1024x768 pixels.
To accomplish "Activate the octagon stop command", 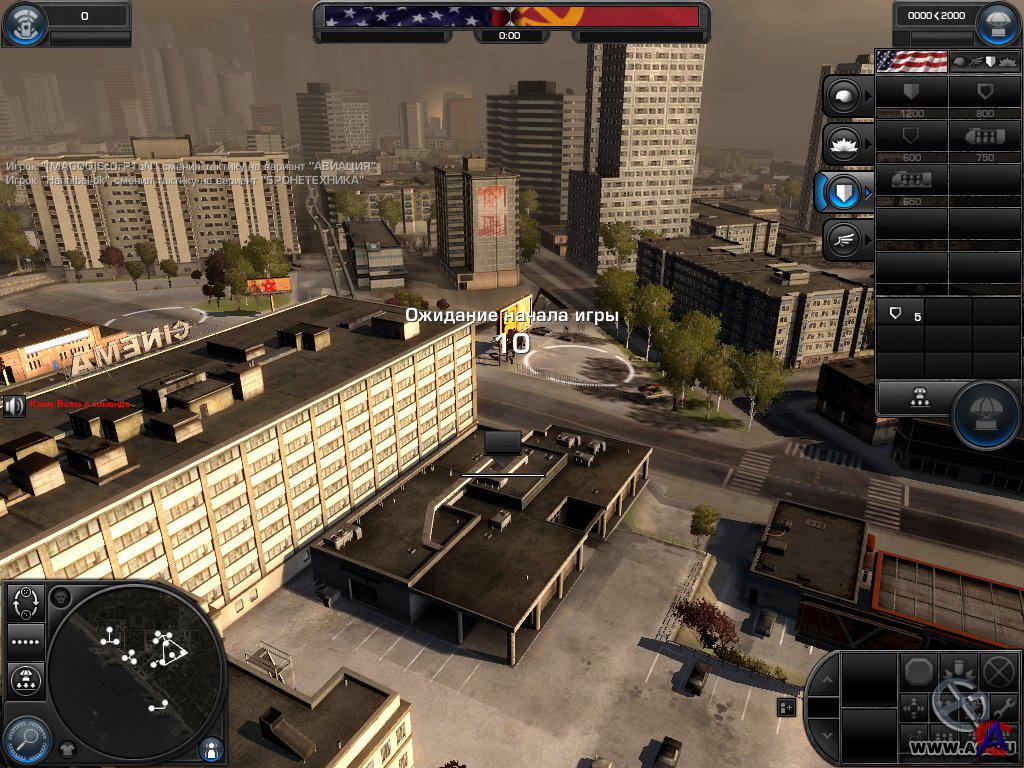I will (x=918, y=670).
